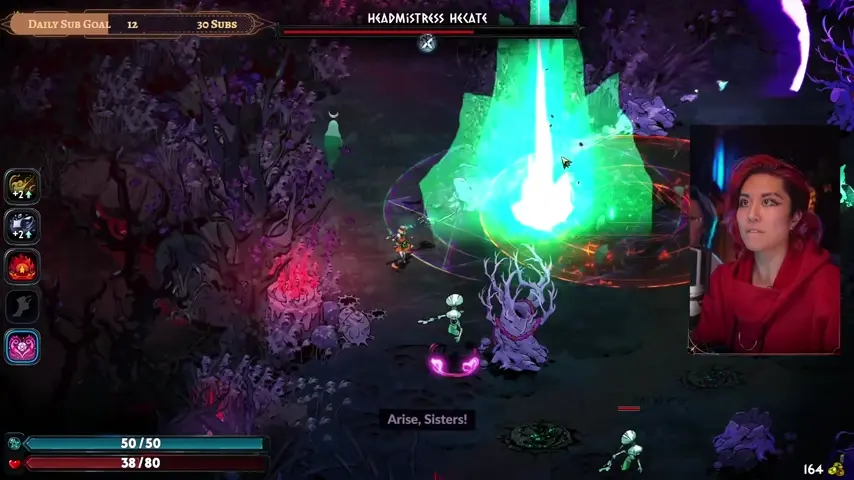The height and width of the screenshot is (480, 854).
Task: Click the streamer webcam overlay
Action: coord(765,240)
